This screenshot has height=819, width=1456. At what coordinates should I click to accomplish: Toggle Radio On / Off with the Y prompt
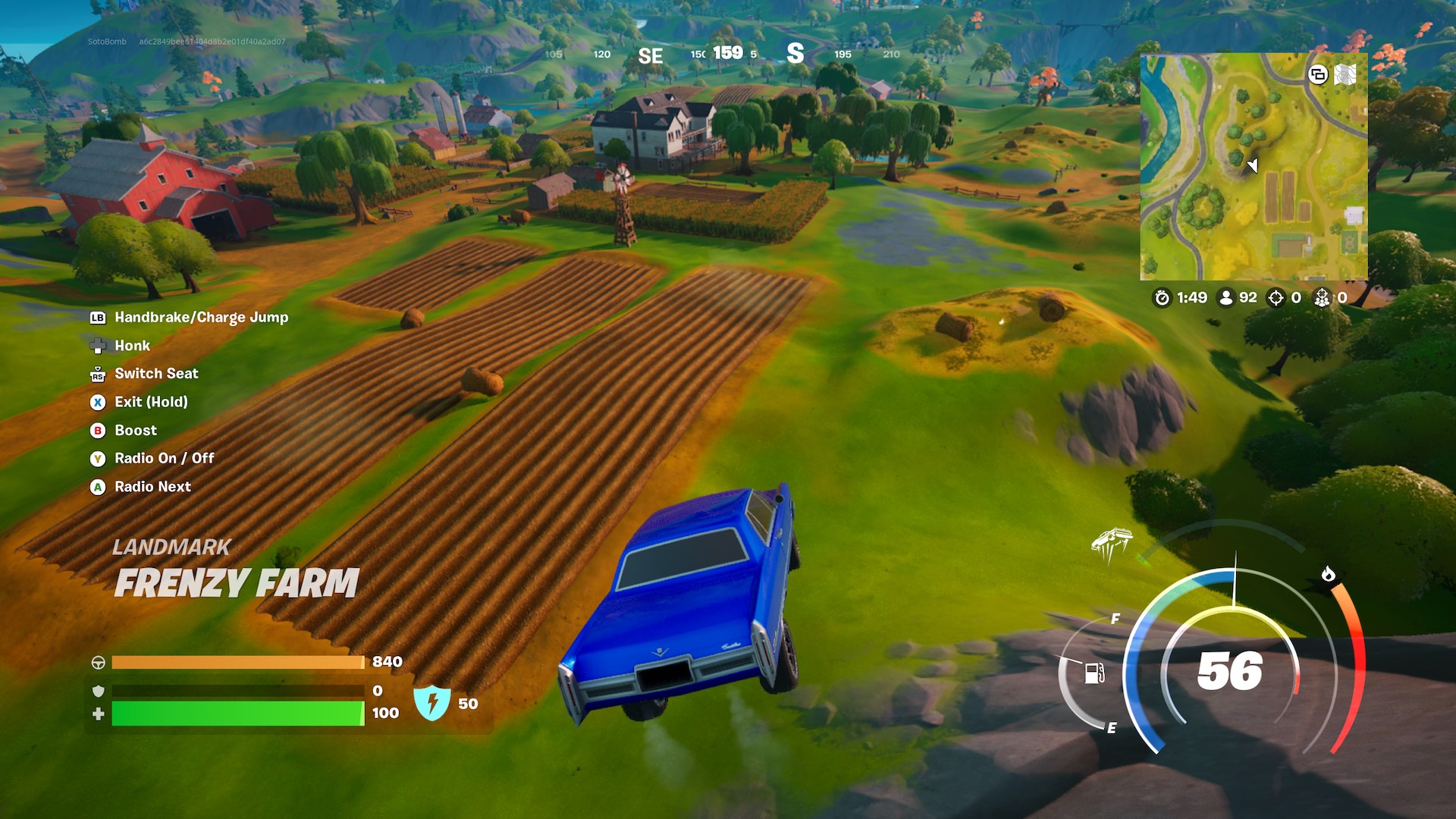(x=97, y=458)
